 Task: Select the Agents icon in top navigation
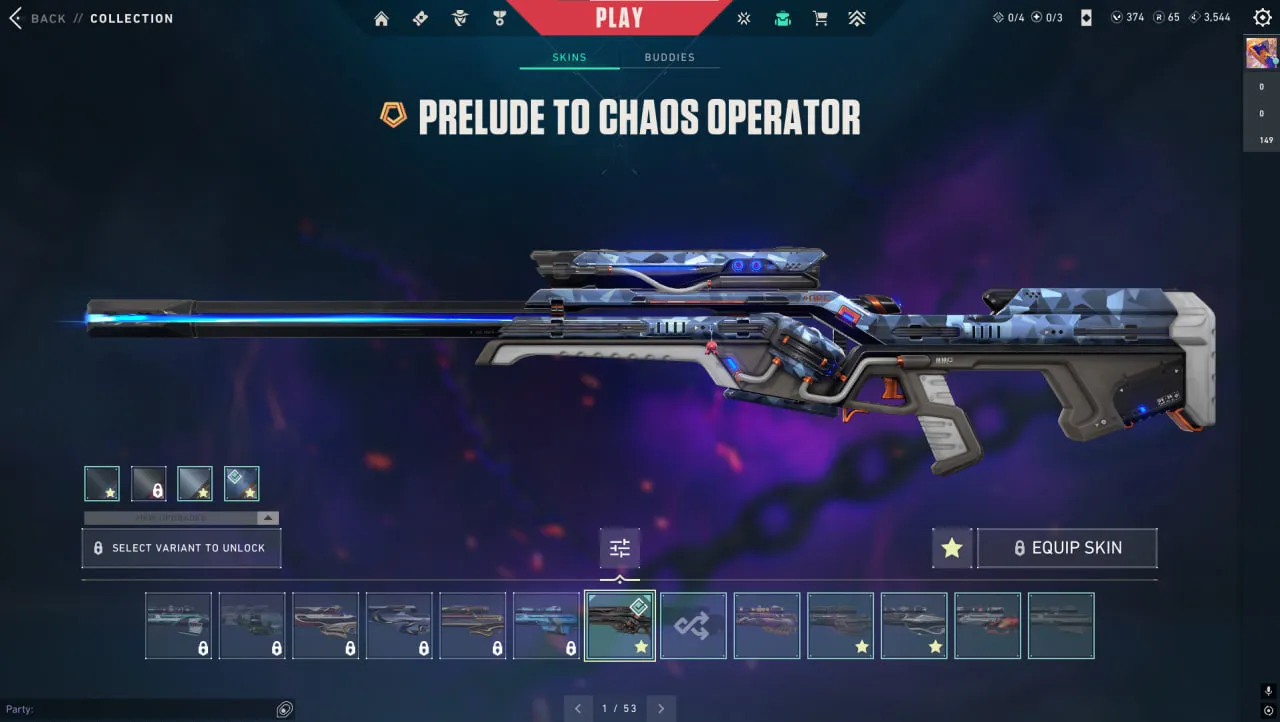(460, 18)
